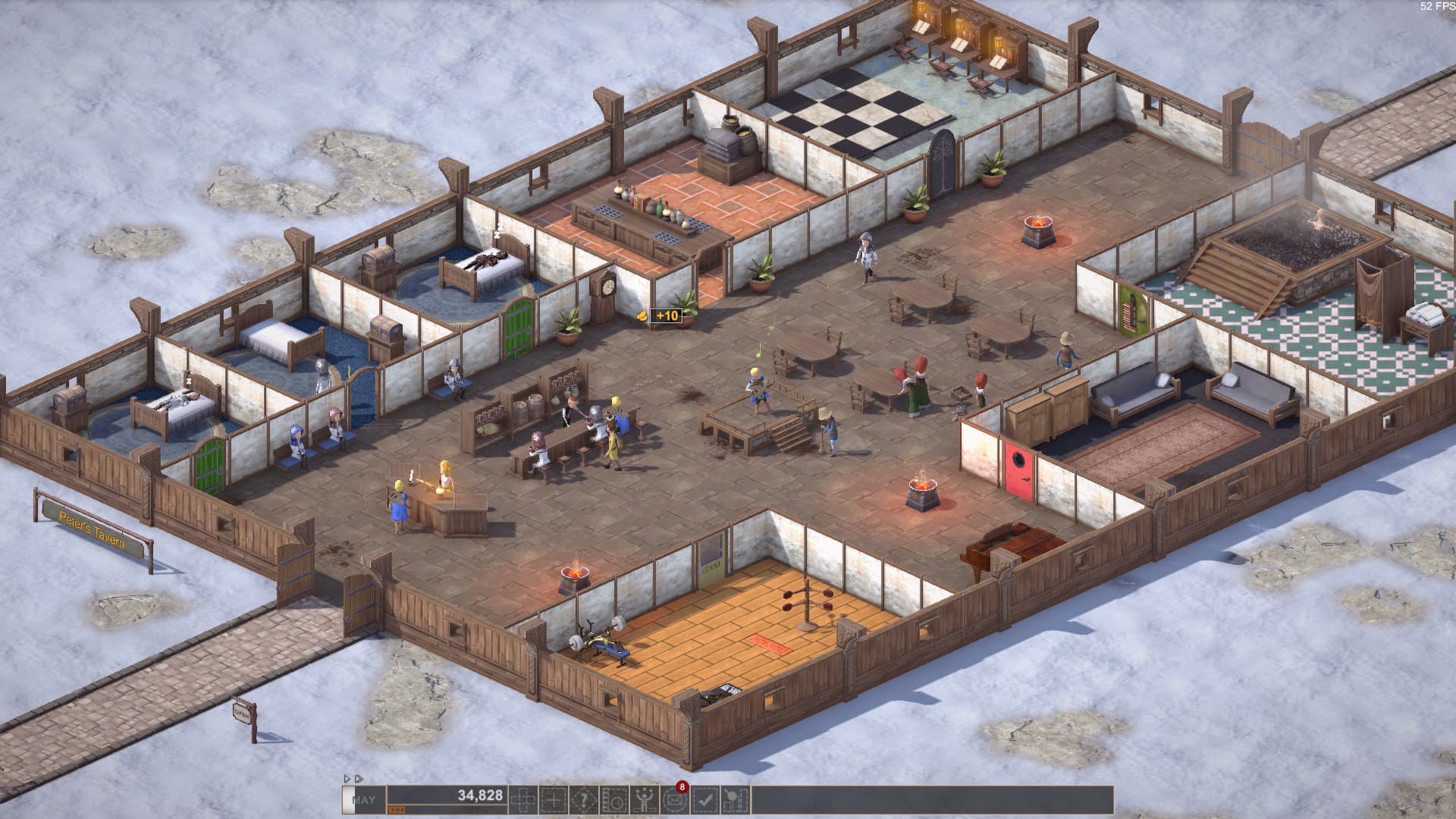1456x819 pixels.
Task: Open the research and upgrades icon
Action: [x=734, y=798]
